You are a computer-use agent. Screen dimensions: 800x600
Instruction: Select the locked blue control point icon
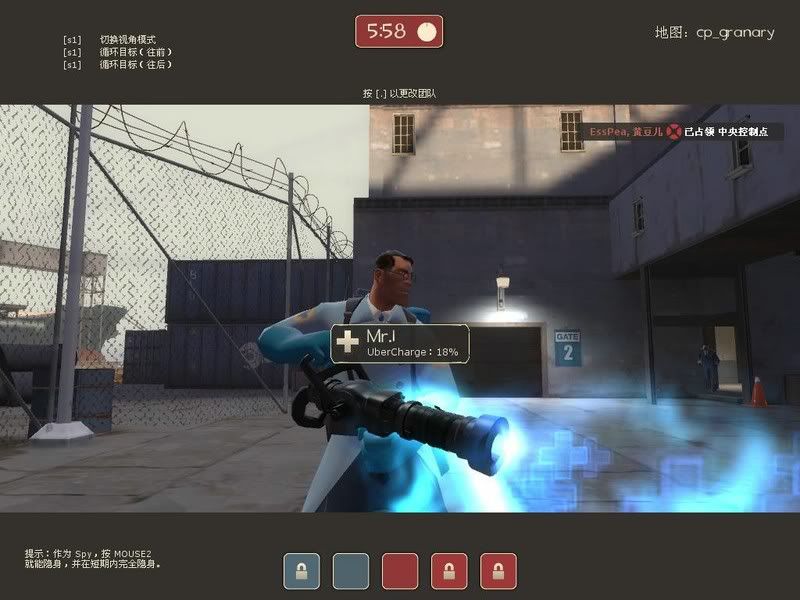click(301, 571)
